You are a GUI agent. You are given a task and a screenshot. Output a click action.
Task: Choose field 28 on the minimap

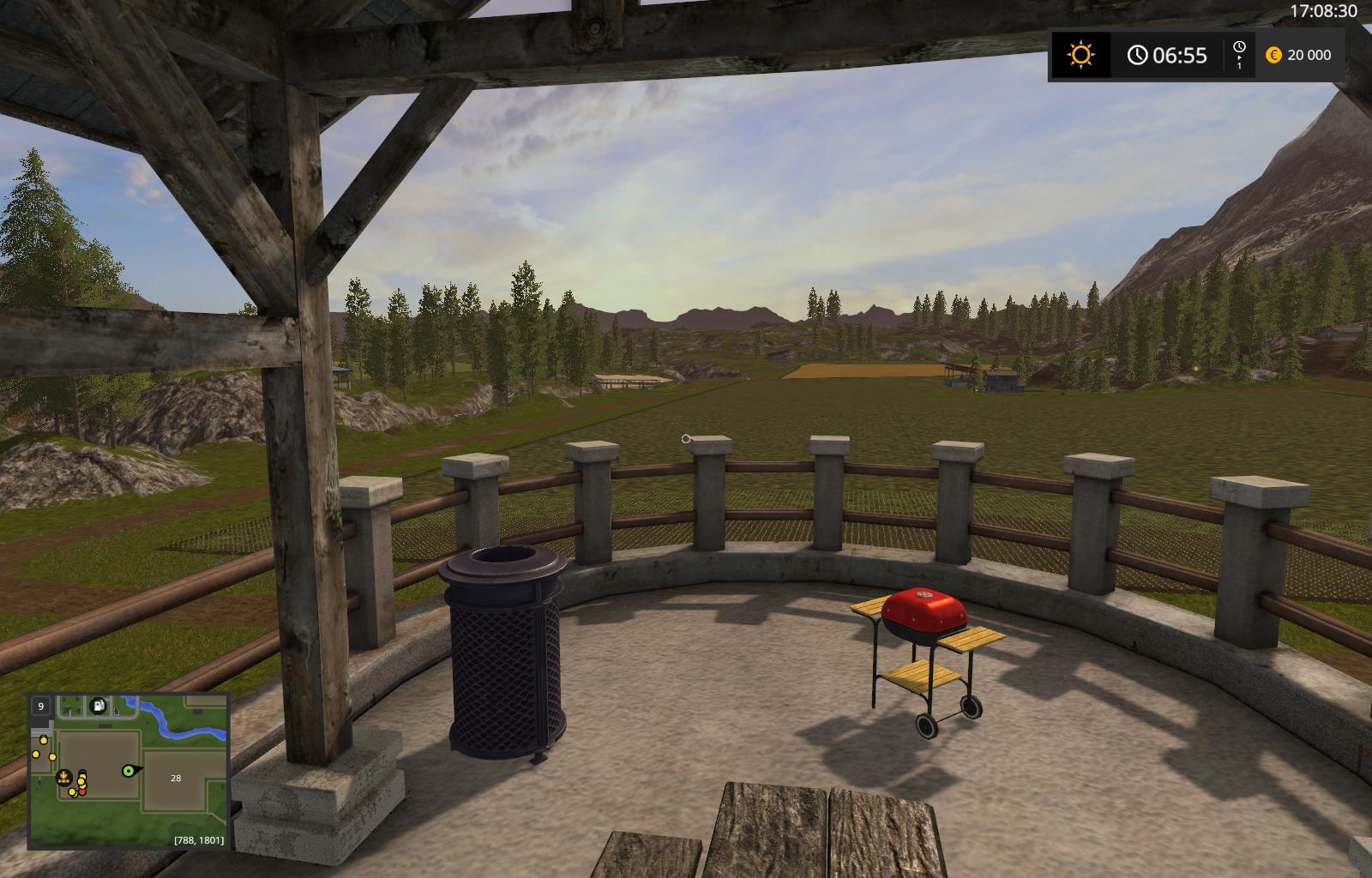tap(176, 779)
